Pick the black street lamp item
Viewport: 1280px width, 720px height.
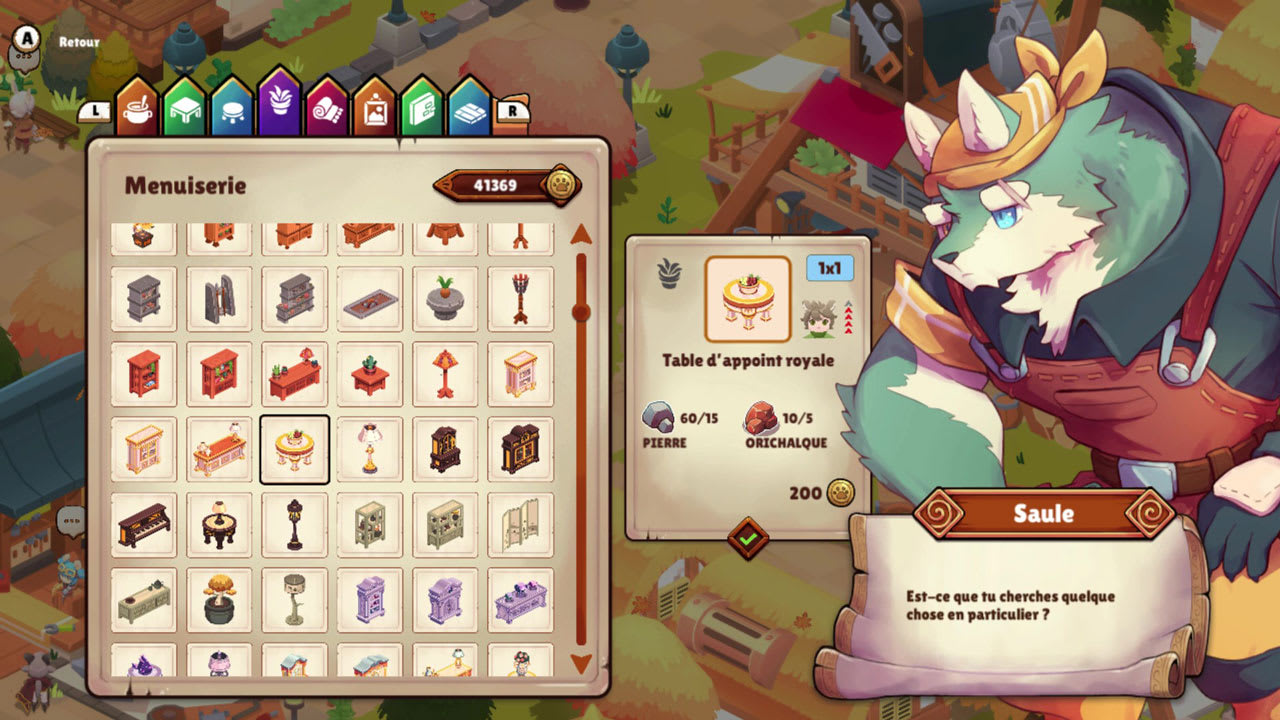(294, 525)
